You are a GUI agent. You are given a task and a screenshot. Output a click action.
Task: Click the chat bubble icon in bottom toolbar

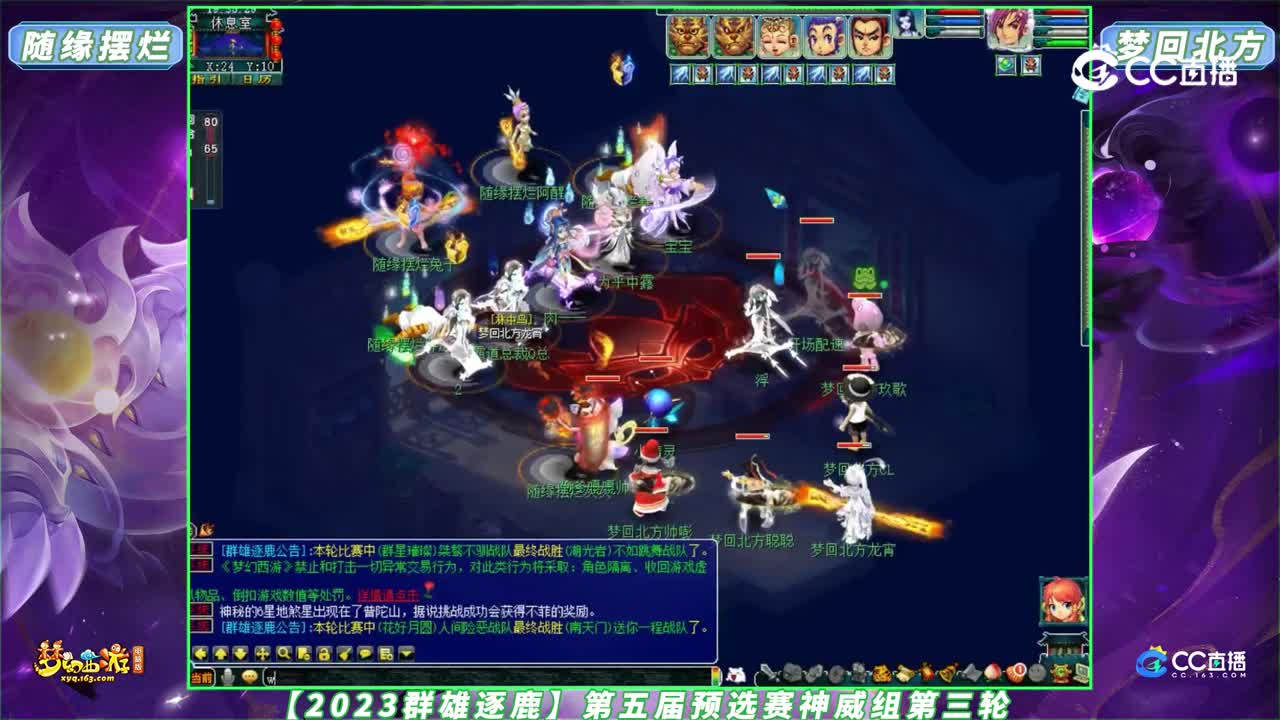[364, 655]
